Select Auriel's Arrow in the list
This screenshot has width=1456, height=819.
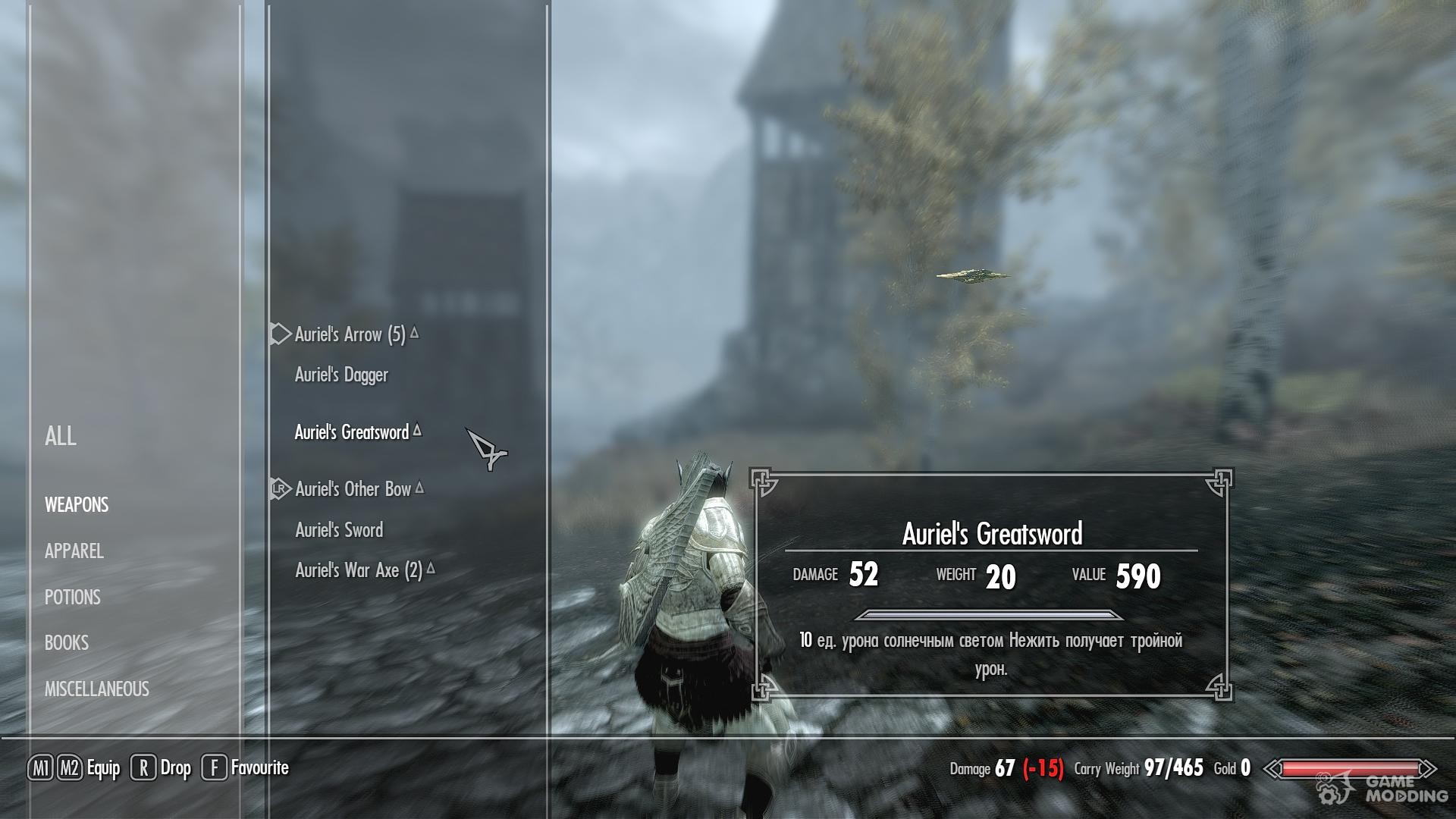[350, 334]
